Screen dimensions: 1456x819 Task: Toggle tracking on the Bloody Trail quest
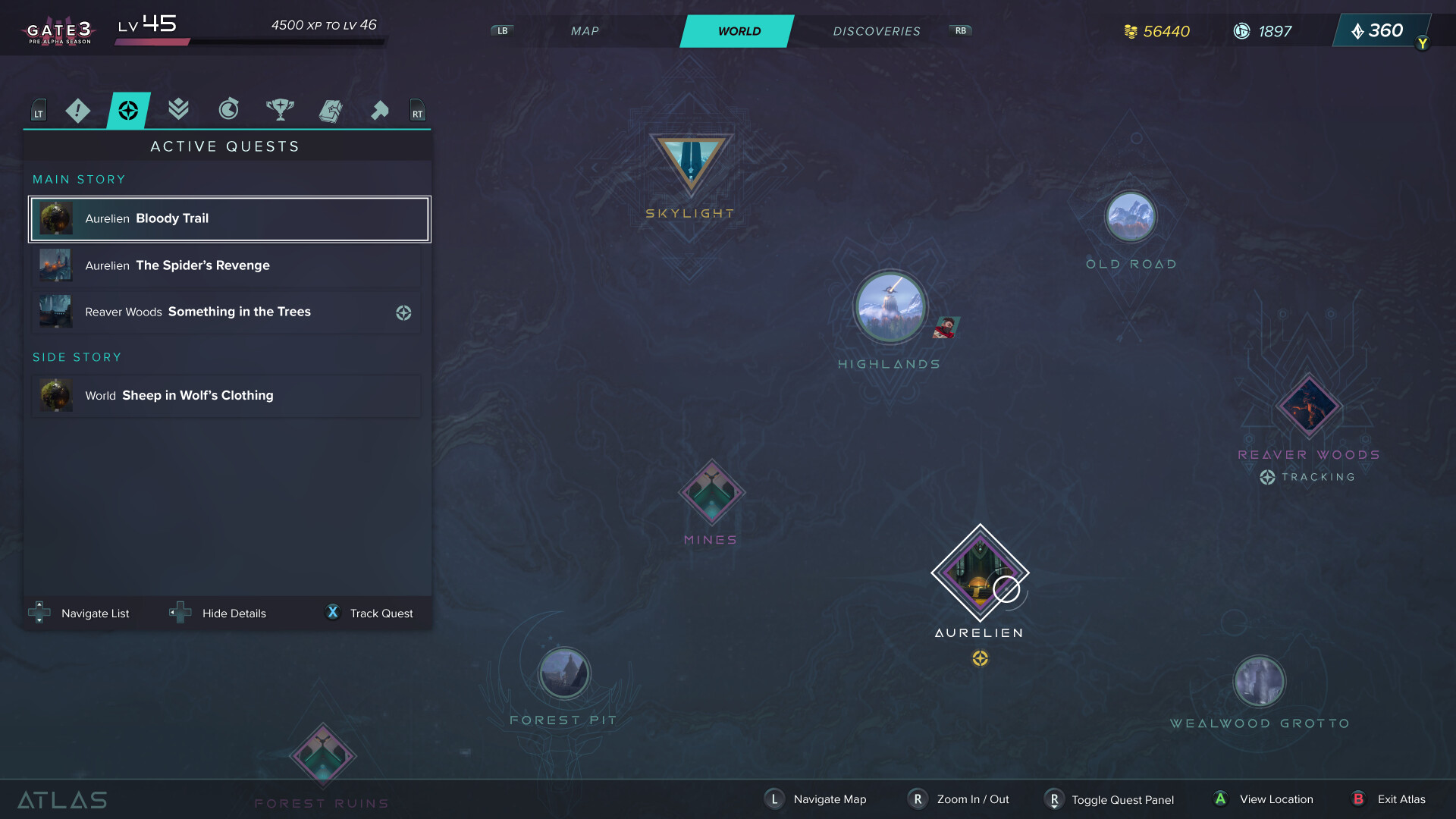click(229, 218)
